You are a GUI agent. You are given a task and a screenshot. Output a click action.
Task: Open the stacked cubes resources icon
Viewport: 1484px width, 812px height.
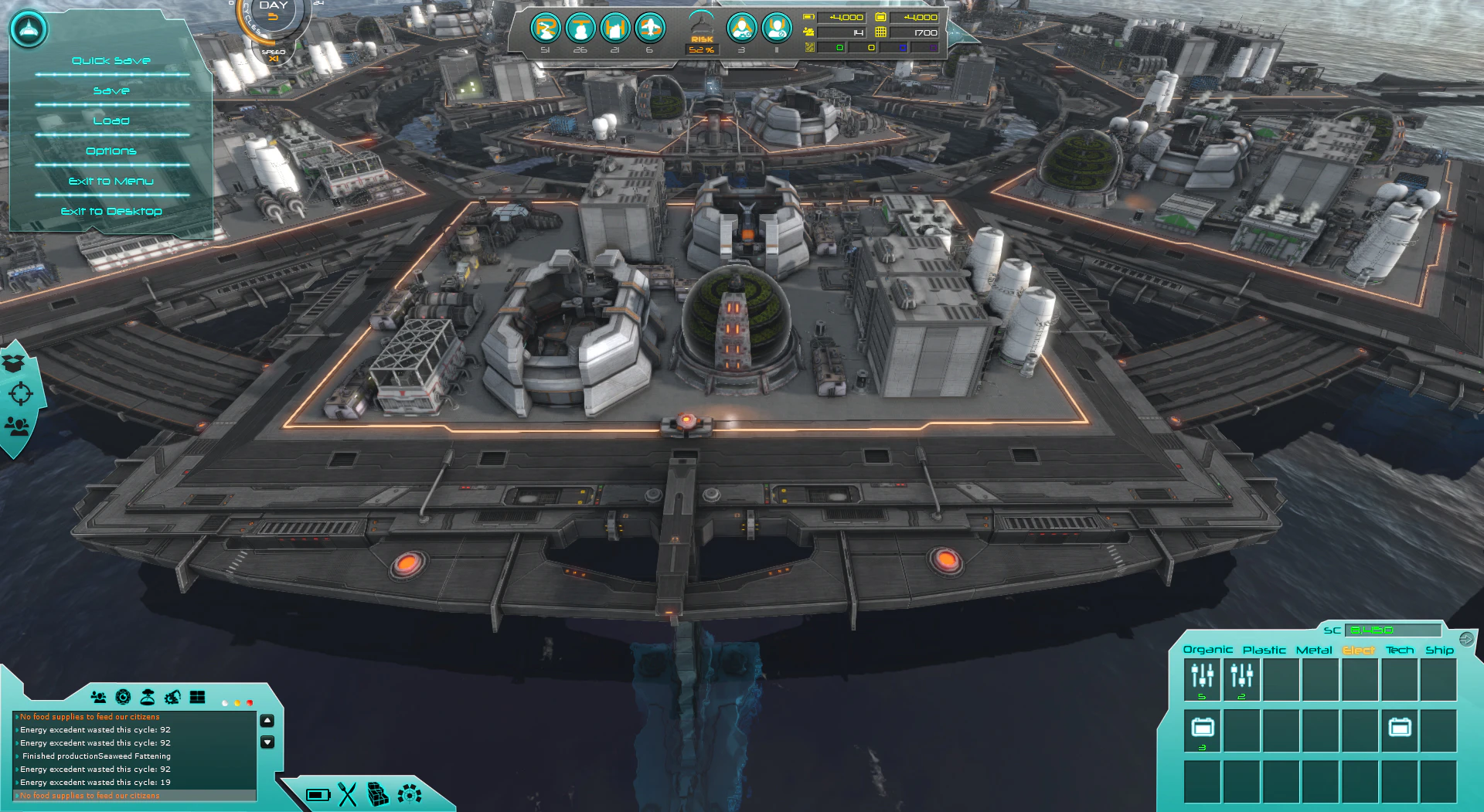tap(378, 794)
